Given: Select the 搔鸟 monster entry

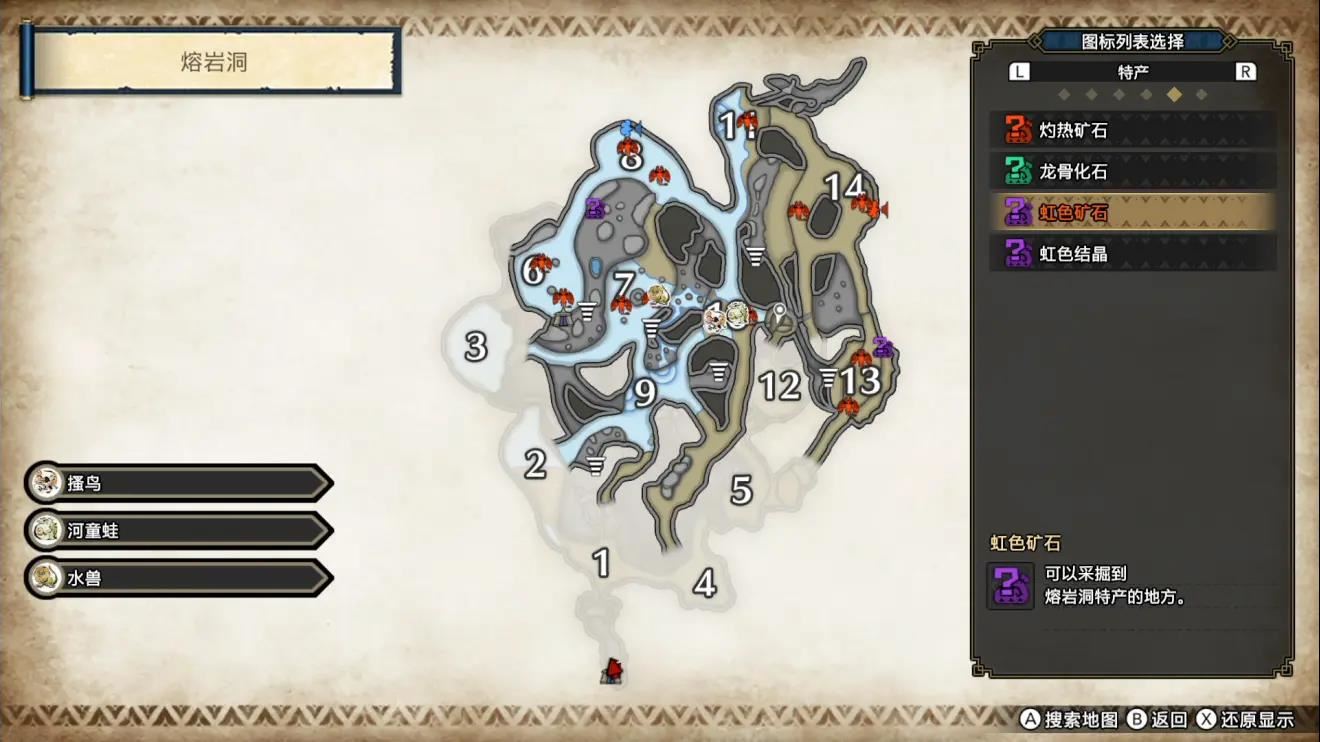Looking at the screenshot, I should [x=180, y=484].
